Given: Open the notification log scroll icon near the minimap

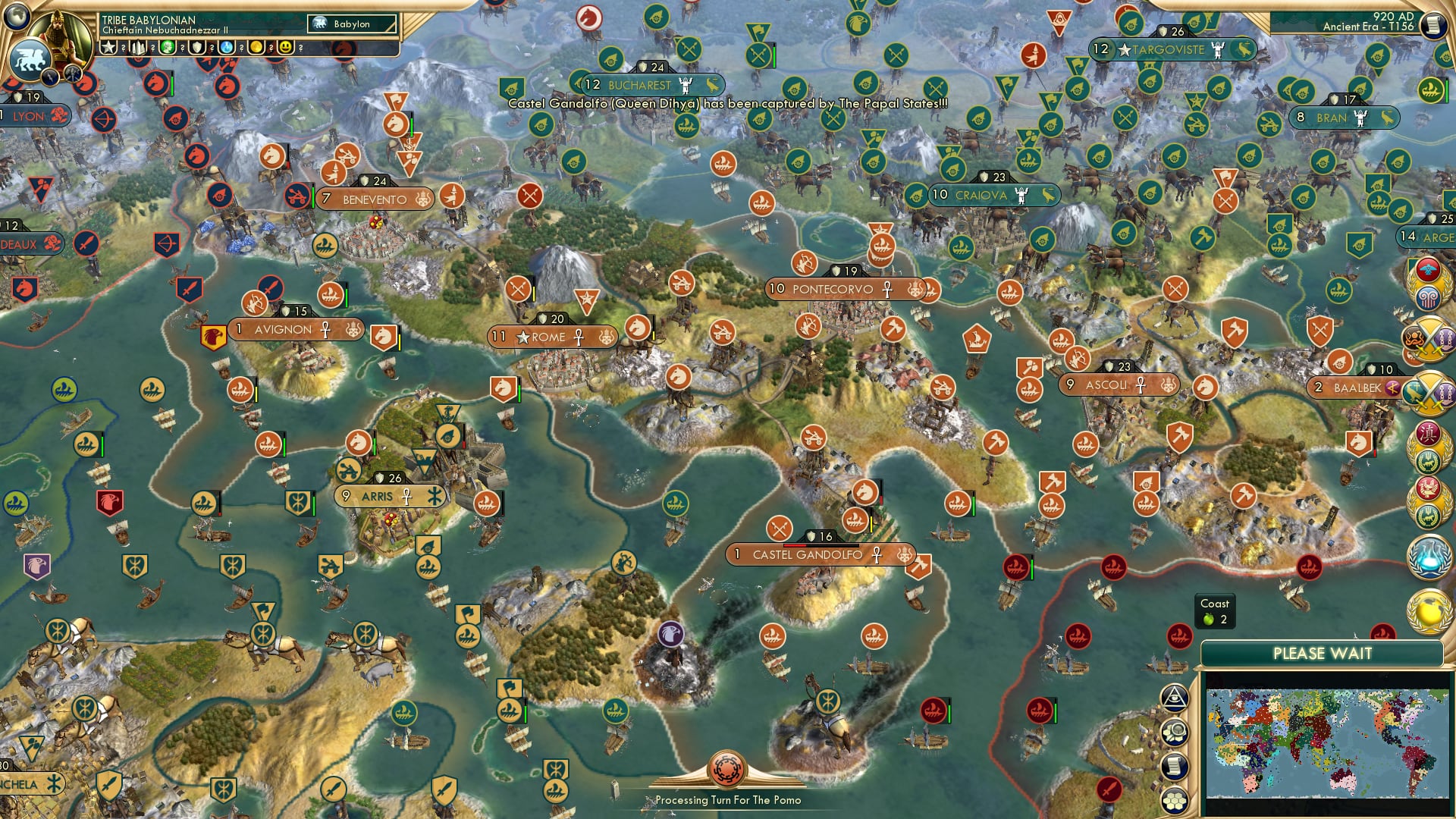Looking at the screenshot, I should tap(1175, 767).
